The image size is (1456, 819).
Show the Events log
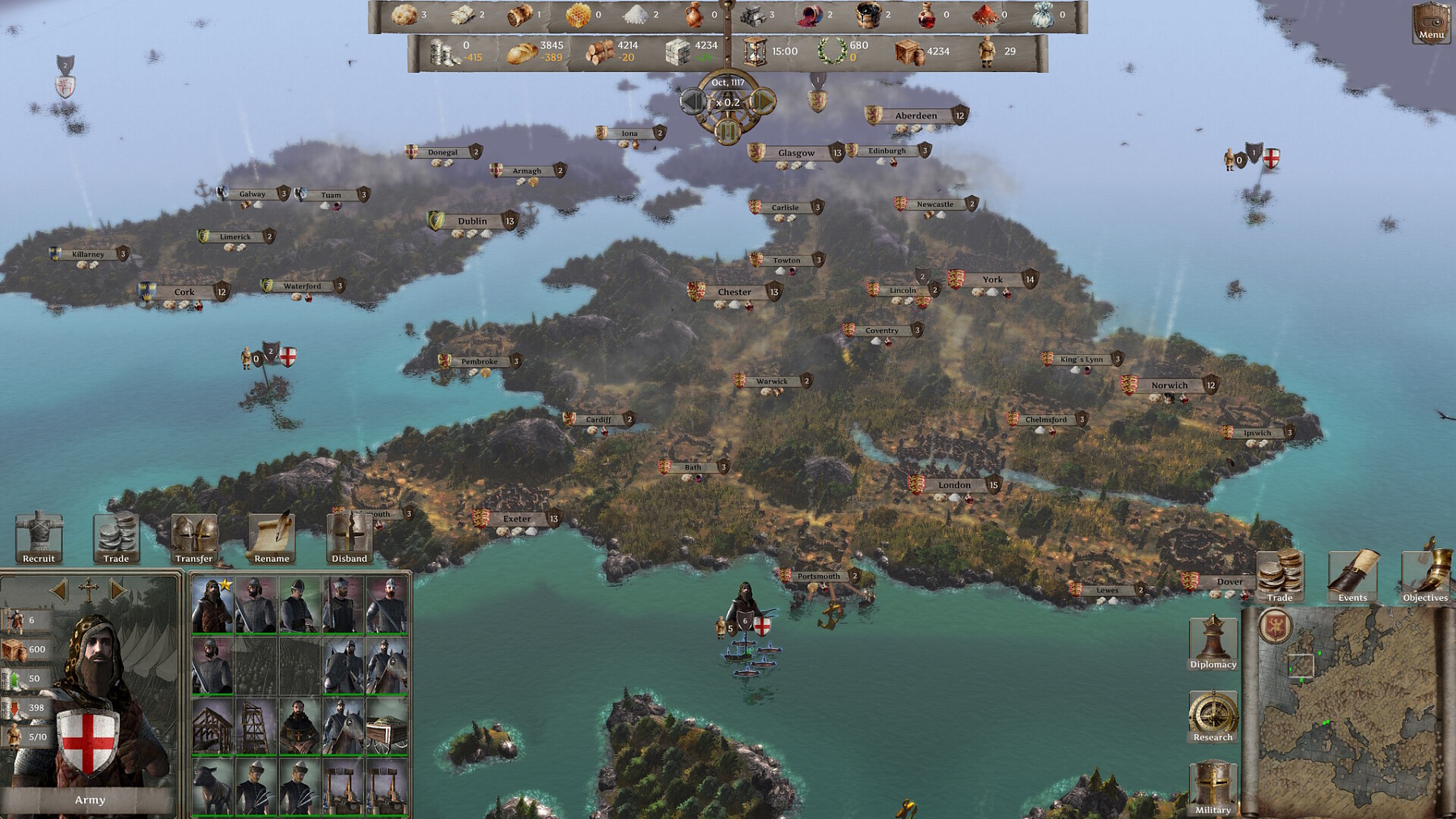[x=1352, y=576]
